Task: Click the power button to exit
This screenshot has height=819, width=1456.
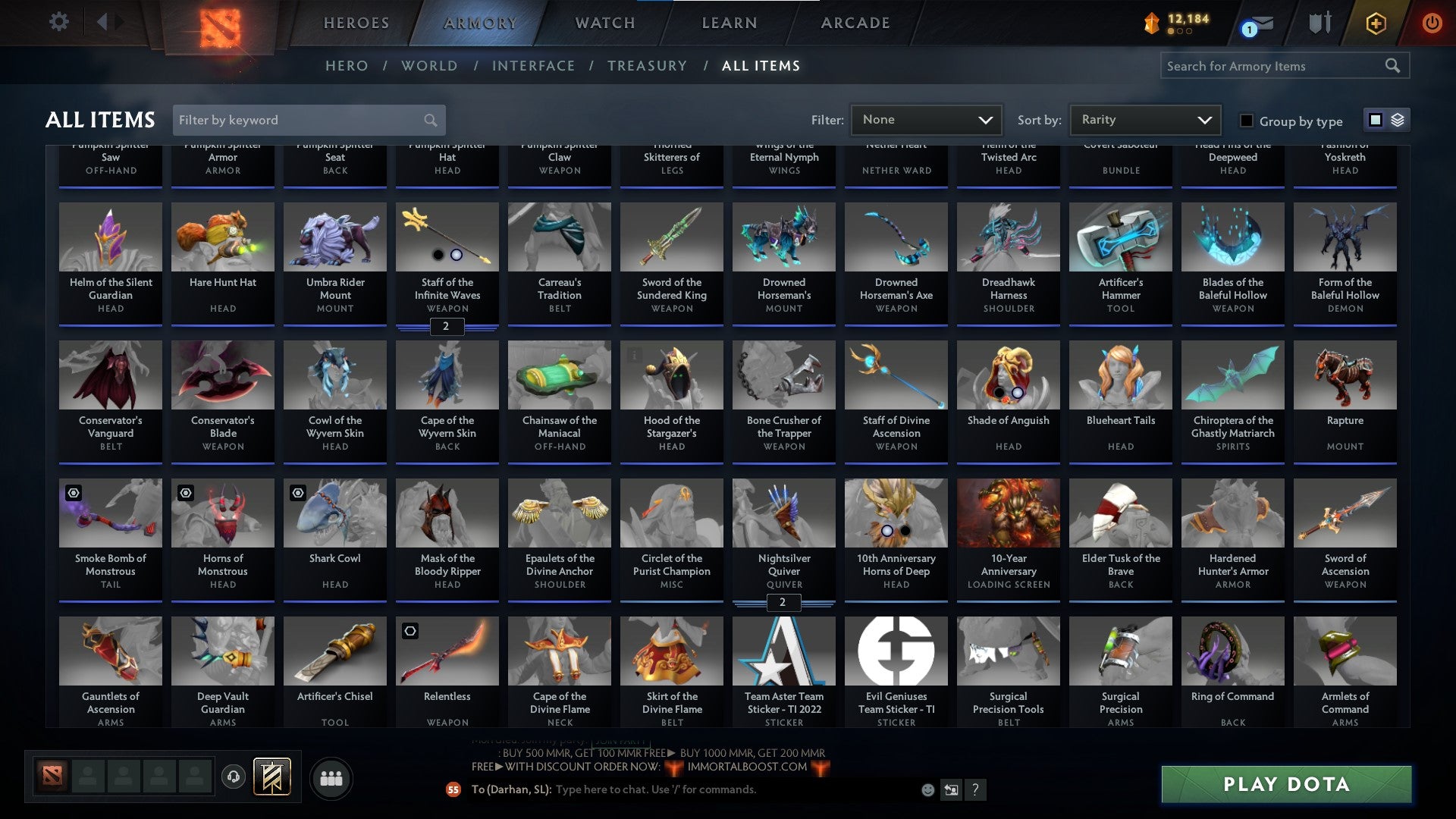Action: click(x=1432, y=23)
